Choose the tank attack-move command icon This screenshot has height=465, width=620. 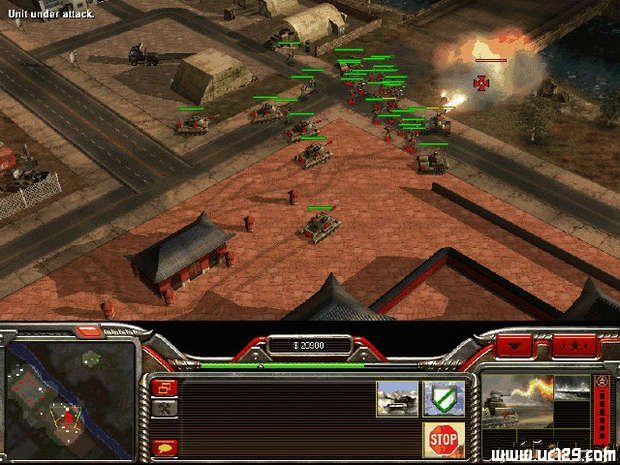(x=397, y=399)
